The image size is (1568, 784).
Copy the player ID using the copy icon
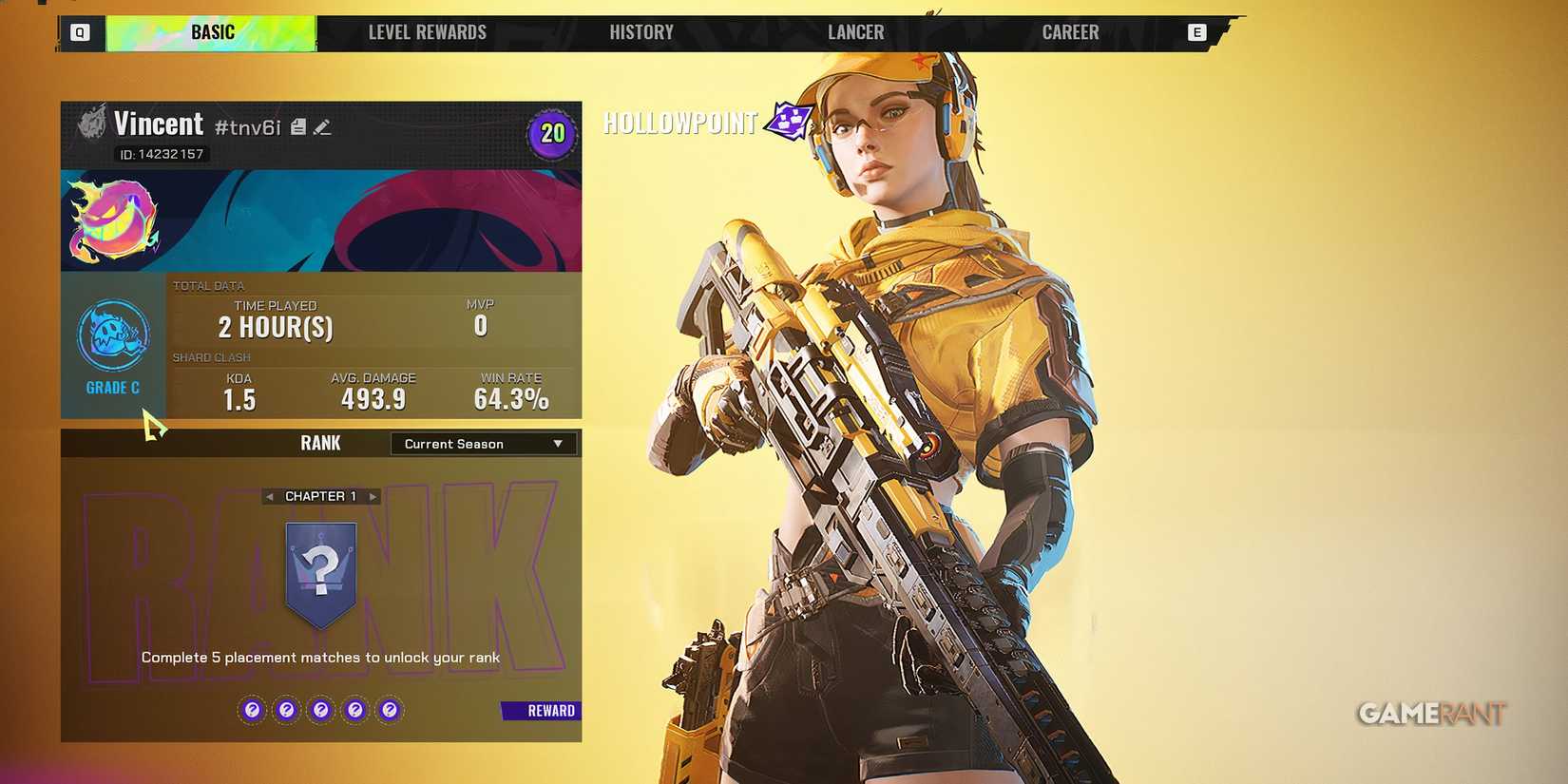pos(297,125)
